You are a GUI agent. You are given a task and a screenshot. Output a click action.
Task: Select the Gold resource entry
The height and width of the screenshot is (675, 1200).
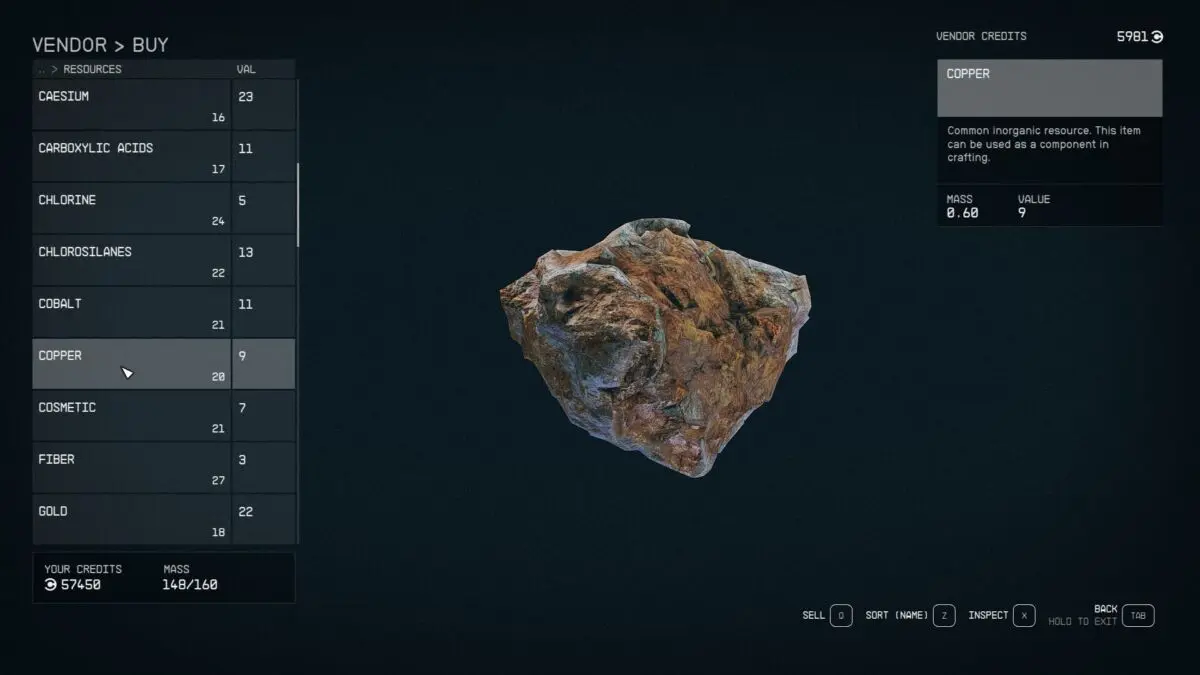131,519
